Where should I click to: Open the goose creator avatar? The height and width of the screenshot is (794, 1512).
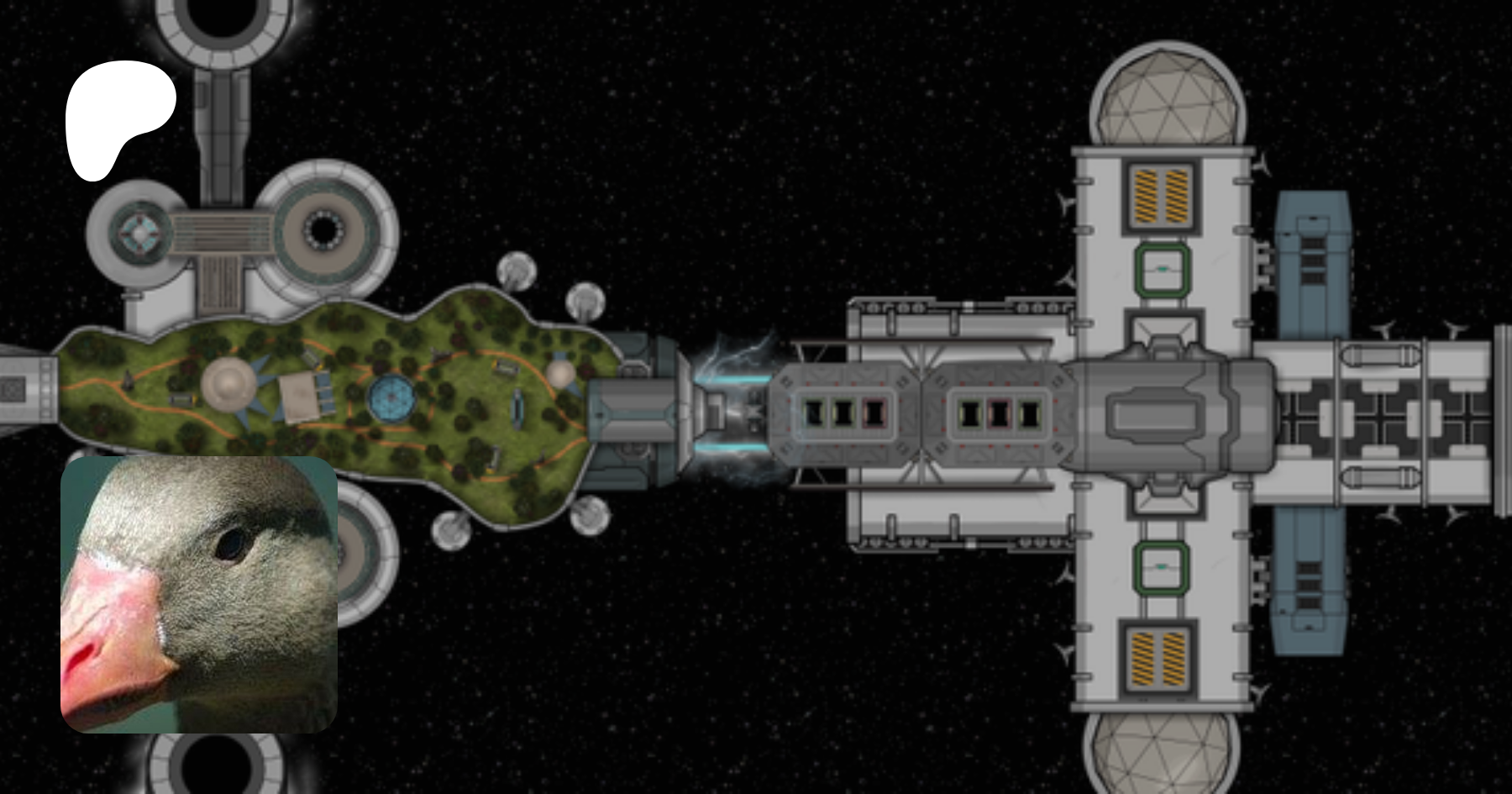click(x=199, y=594)
